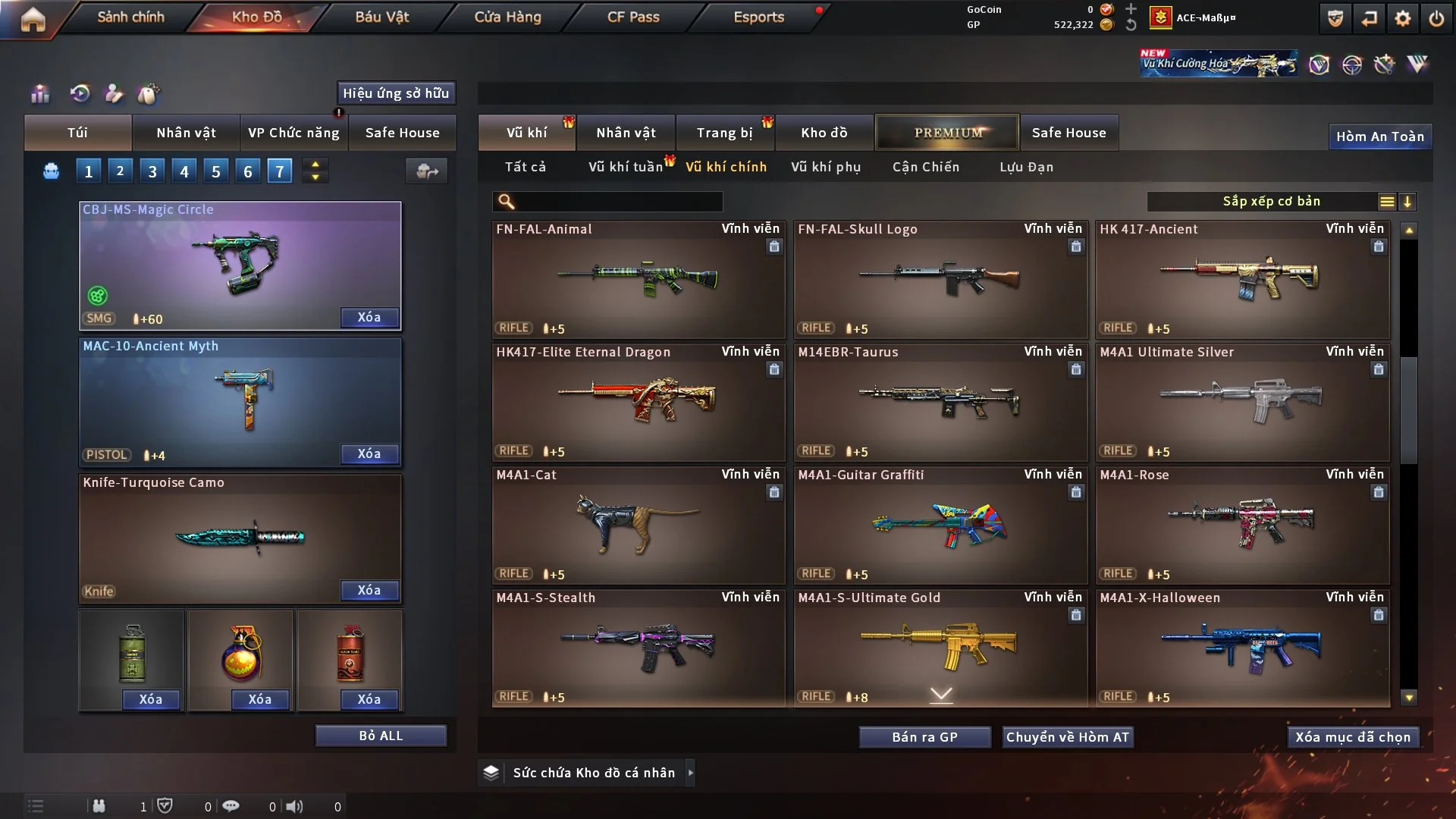Image resolution: width=1456 pixels, height=819 pixels.
Task: Go to Sảnh chính lobby
Action: tap(130, 17)
